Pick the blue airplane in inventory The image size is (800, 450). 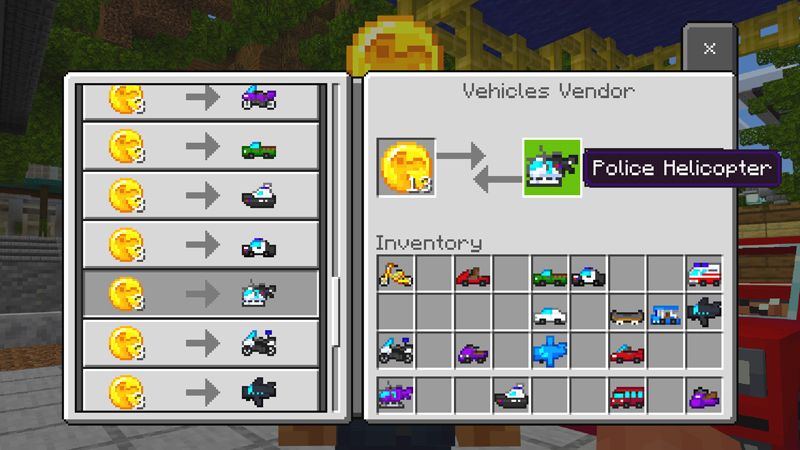click(549, 351)
